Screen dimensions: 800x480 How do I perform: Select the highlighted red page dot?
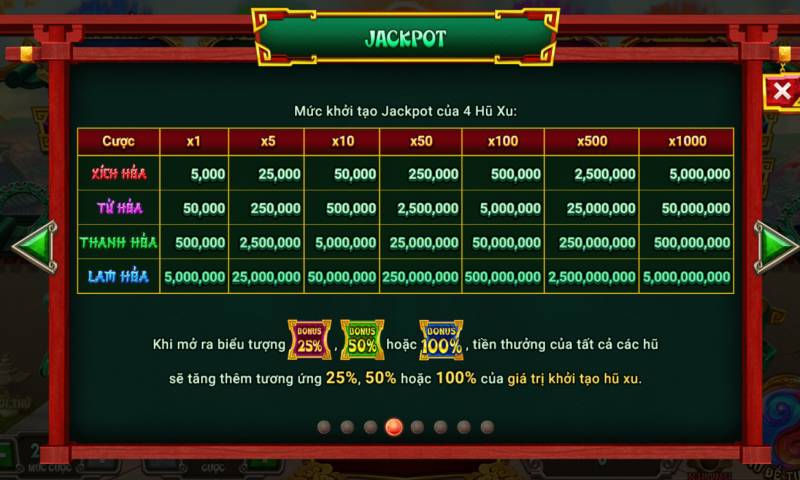pyautogui.click(x=394, y=427)
